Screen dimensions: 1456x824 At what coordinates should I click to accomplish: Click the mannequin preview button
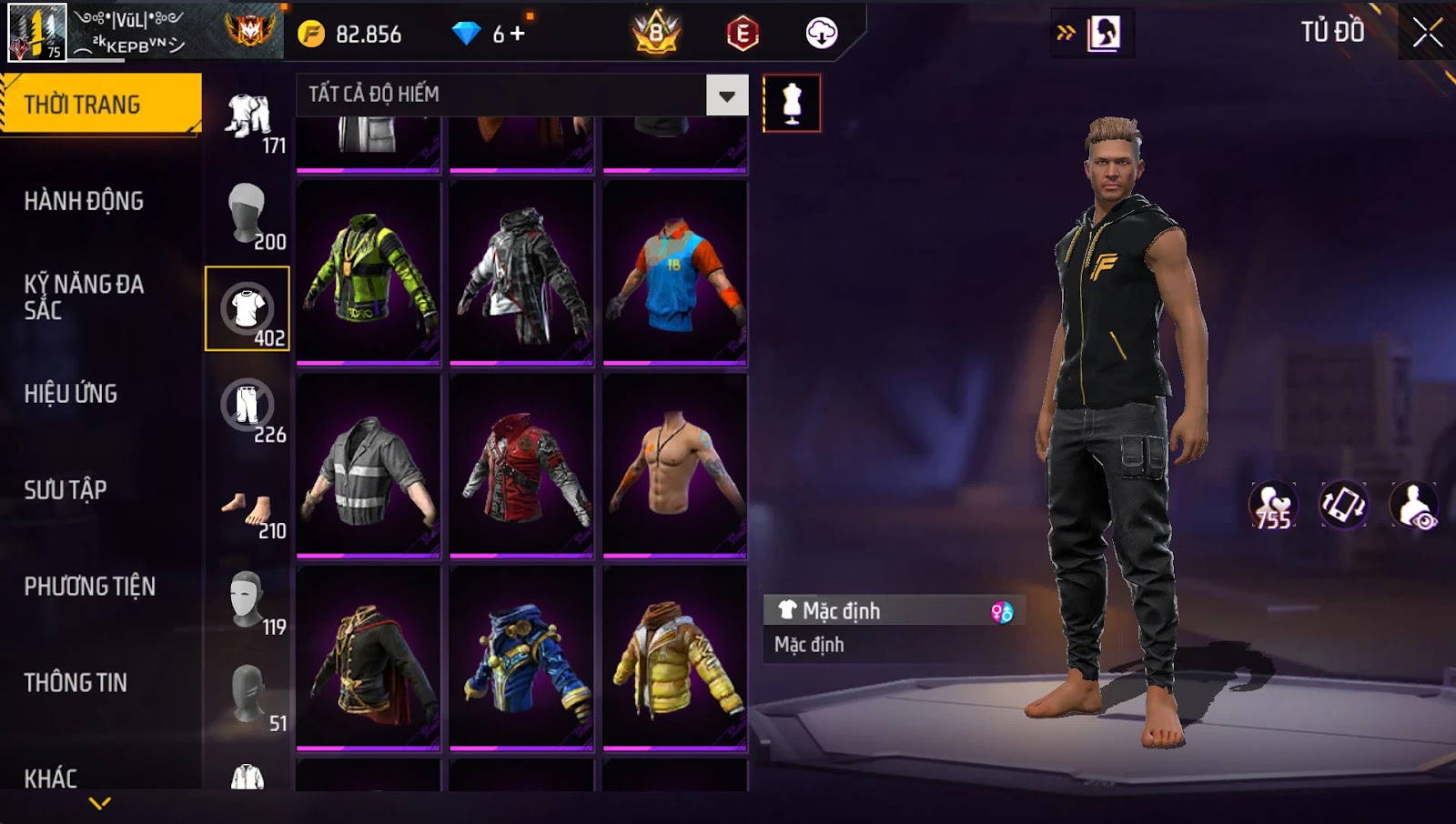(792, 104)
